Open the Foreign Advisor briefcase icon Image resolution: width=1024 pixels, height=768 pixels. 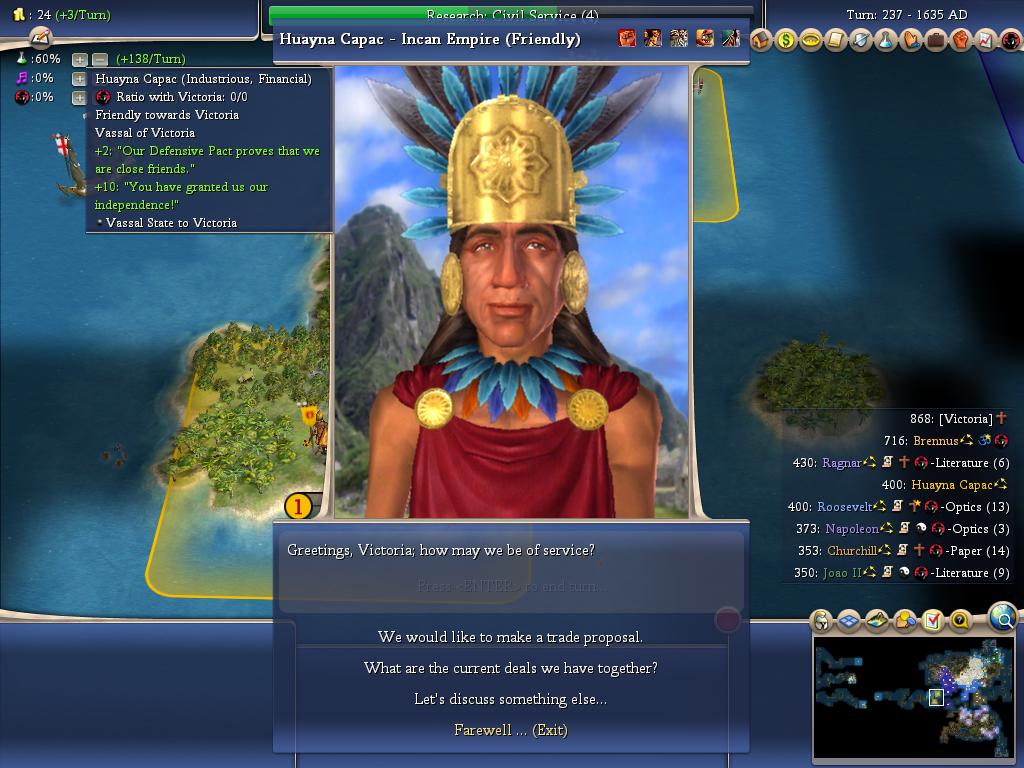[x=936, y=41]
